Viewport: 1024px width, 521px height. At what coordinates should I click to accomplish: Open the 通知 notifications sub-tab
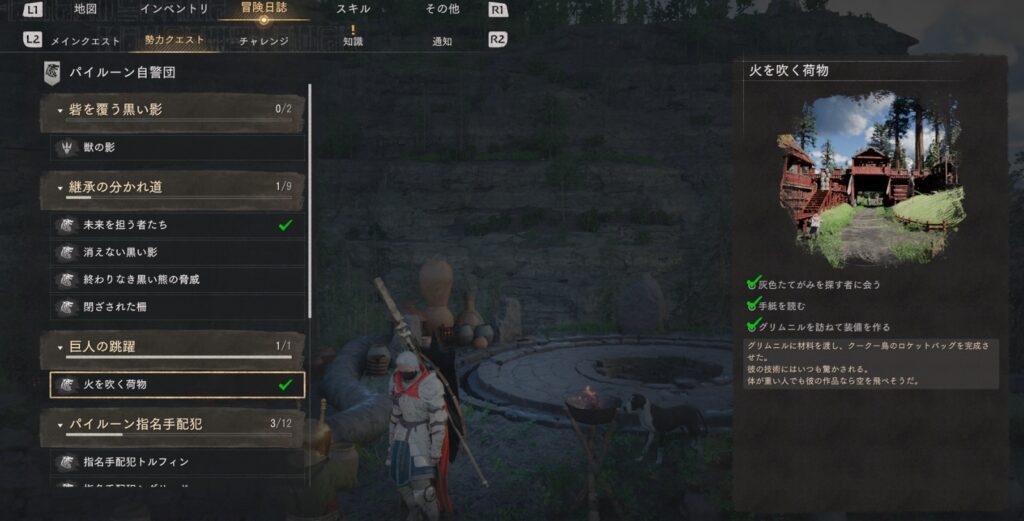pos(442,41)
